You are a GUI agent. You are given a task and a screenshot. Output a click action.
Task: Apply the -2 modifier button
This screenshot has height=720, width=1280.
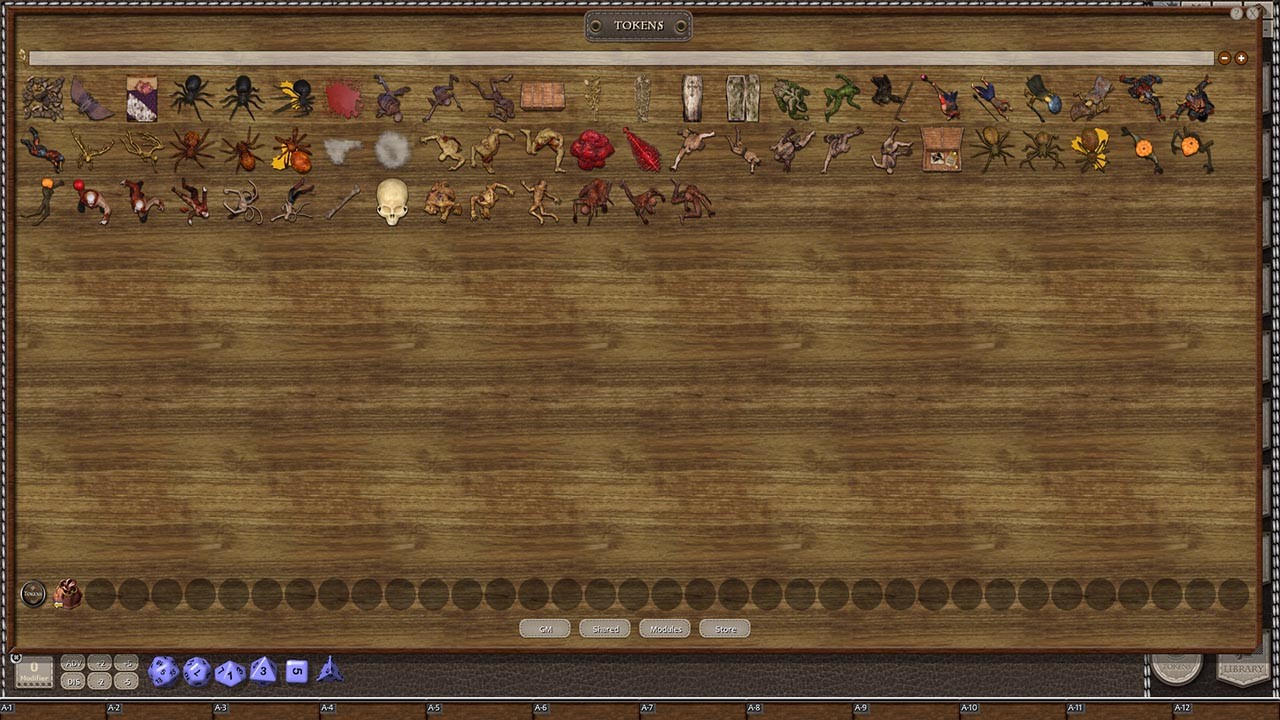(x=100, y=681)
